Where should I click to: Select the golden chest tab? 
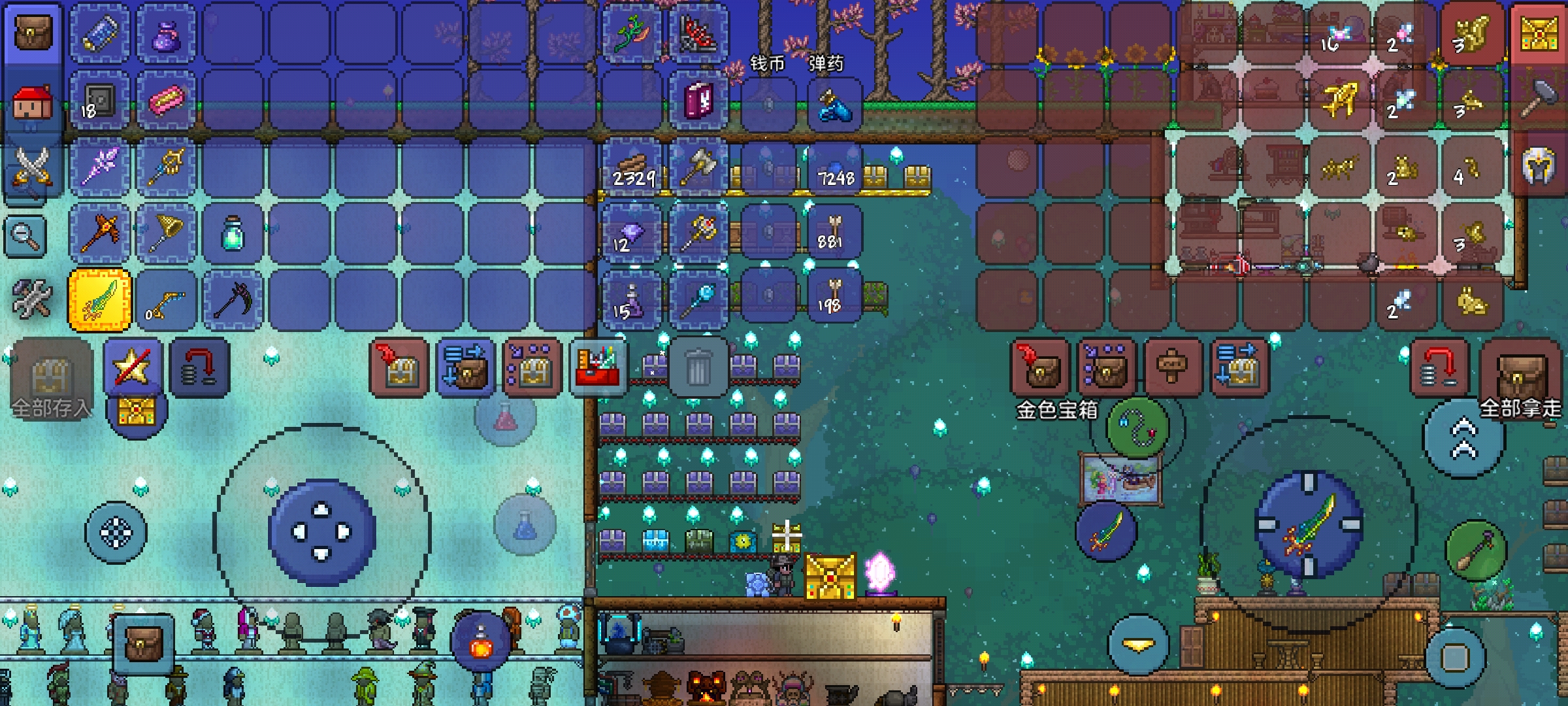coord(1538,33)
